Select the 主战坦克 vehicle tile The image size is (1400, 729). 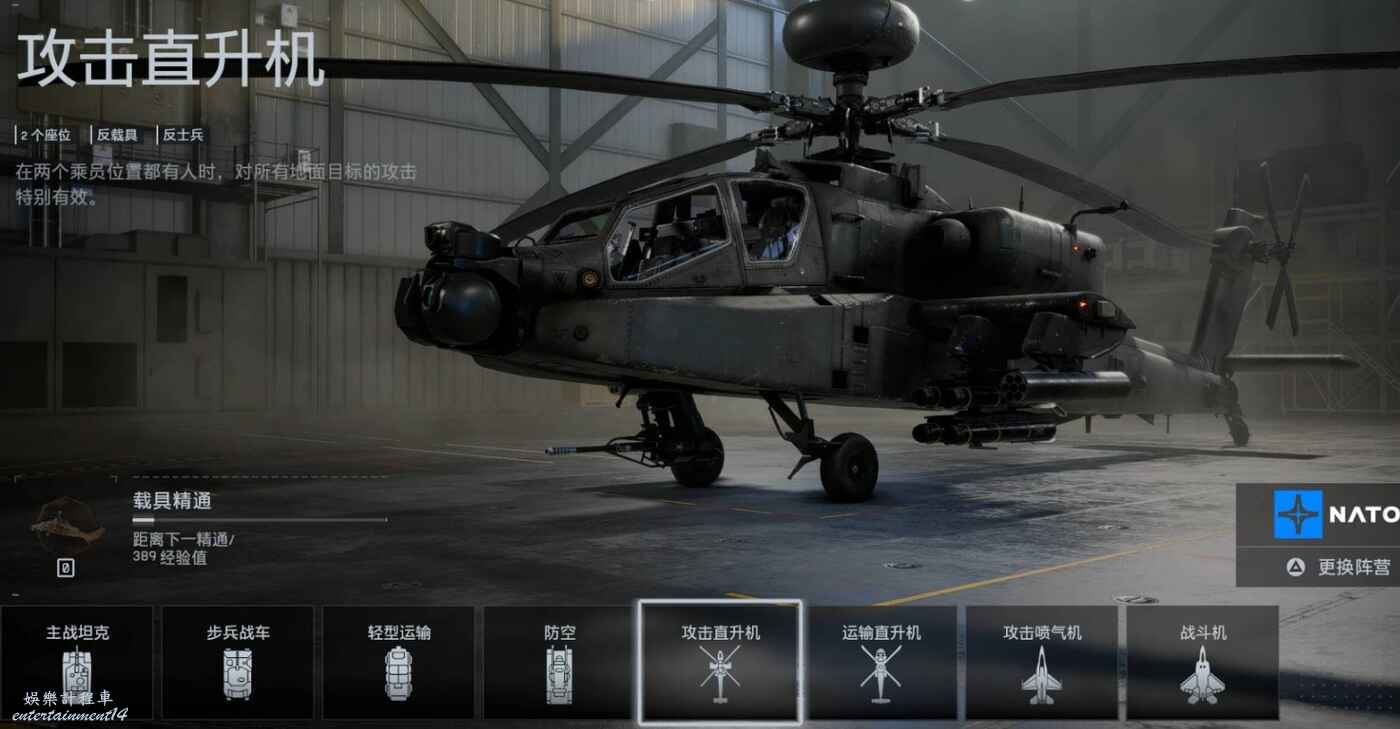(77, 661)
